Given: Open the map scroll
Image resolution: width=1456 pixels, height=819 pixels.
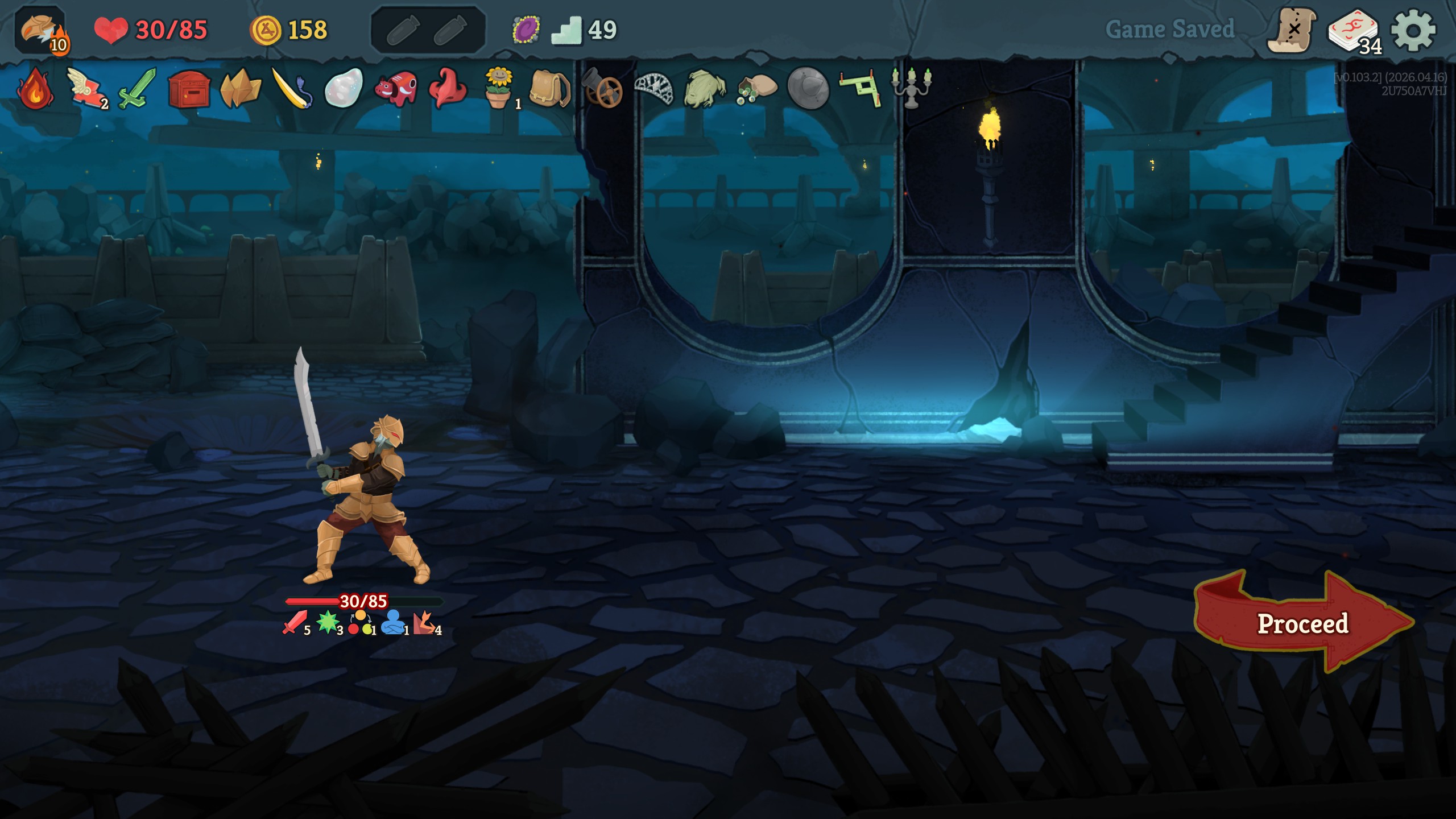Looking at the screenshot, I should [1292, 30].
